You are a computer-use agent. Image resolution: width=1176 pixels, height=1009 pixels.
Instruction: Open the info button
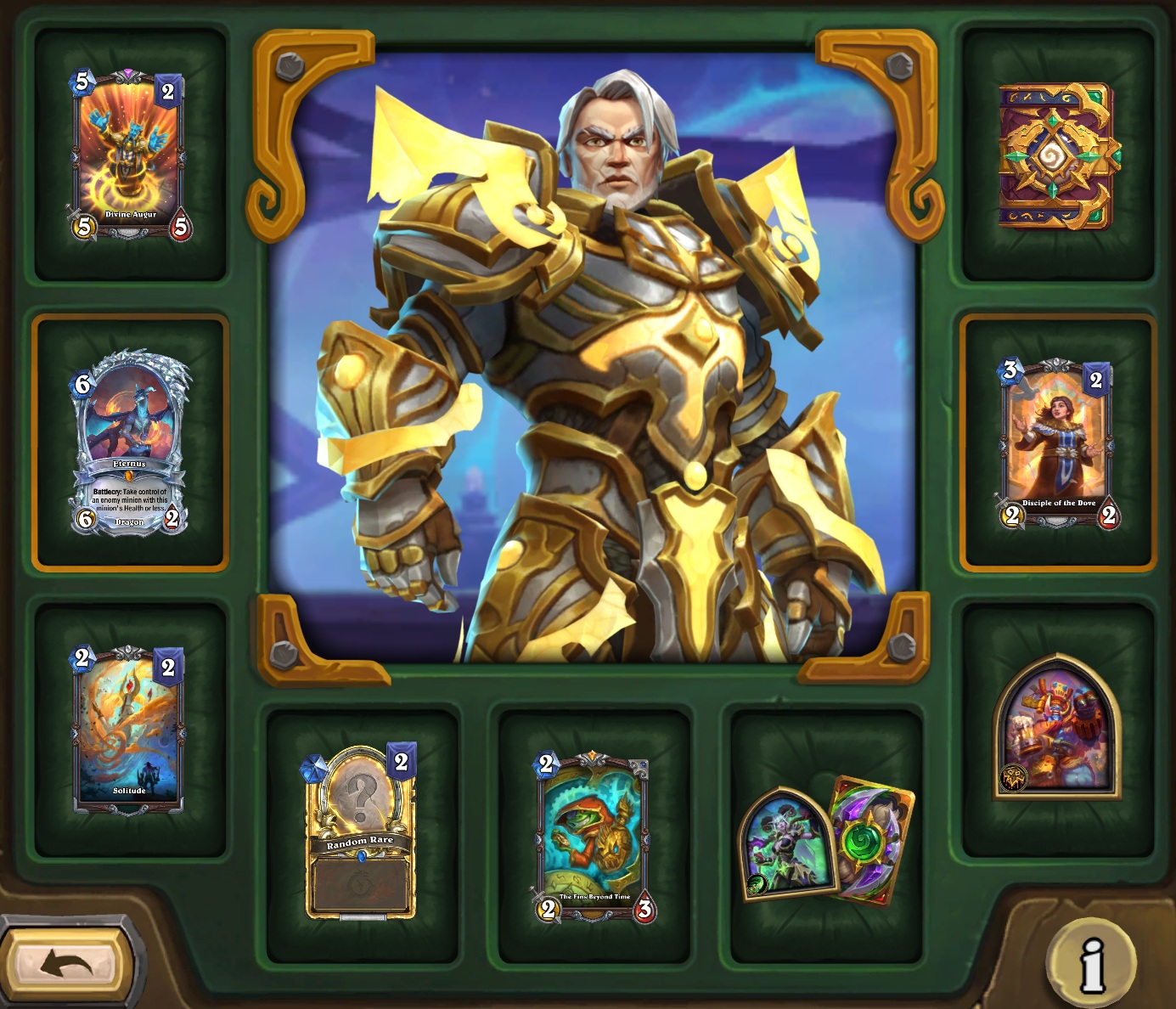tap(1091, 963)
